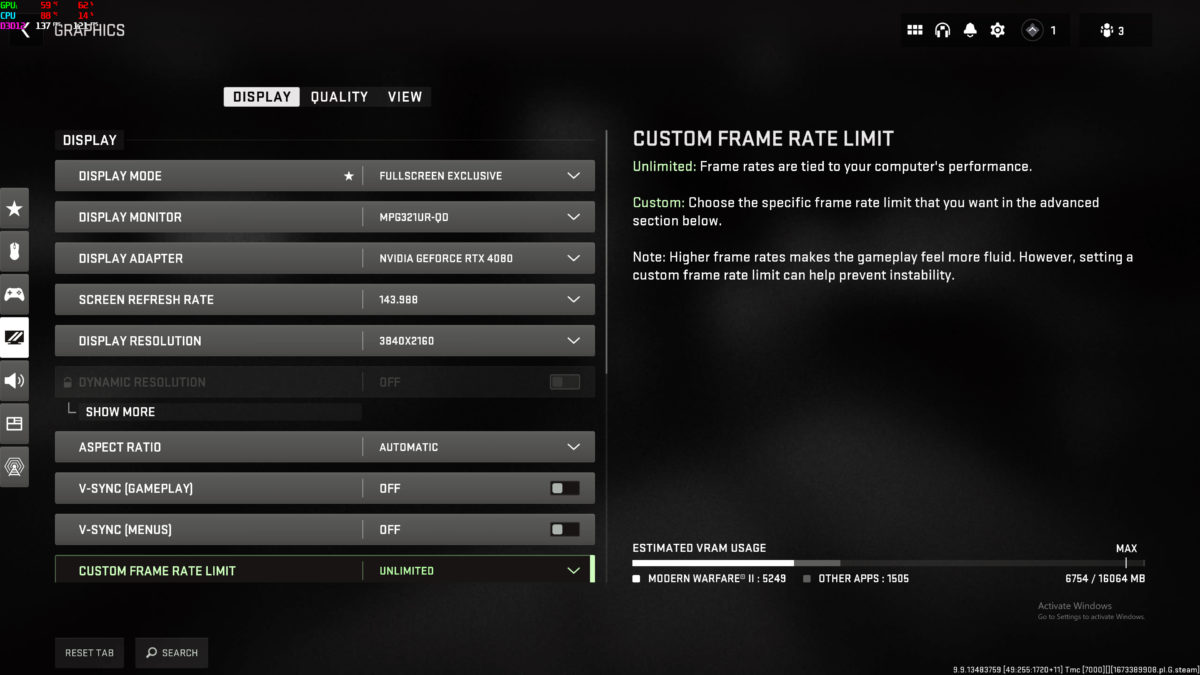The width and height of the screenshot is (1200, 675).
Task: Click the Reset Tab button
Action: click(x=90, y=653)
